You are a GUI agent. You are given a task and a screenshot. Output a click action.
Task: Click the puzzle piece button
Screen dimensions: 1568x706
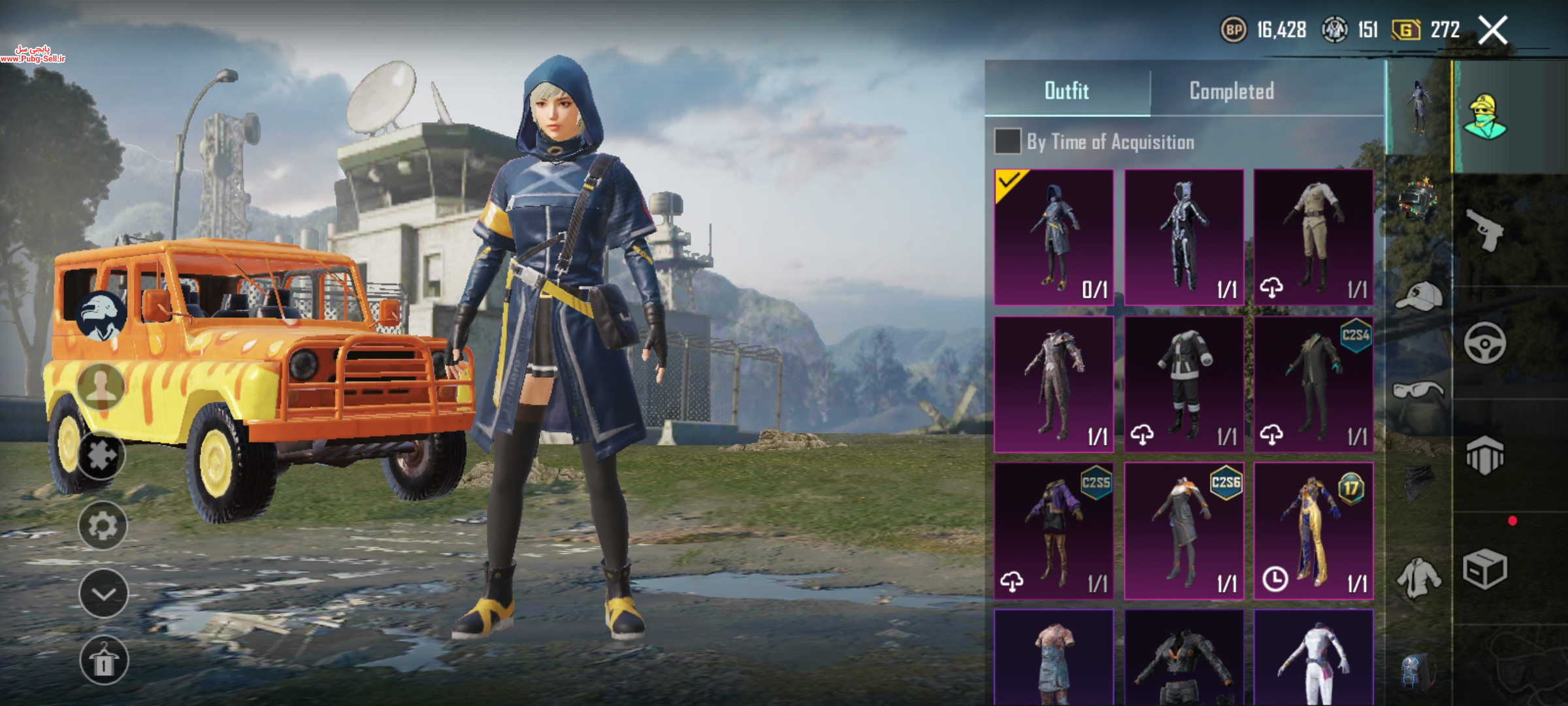pos(103,456)
